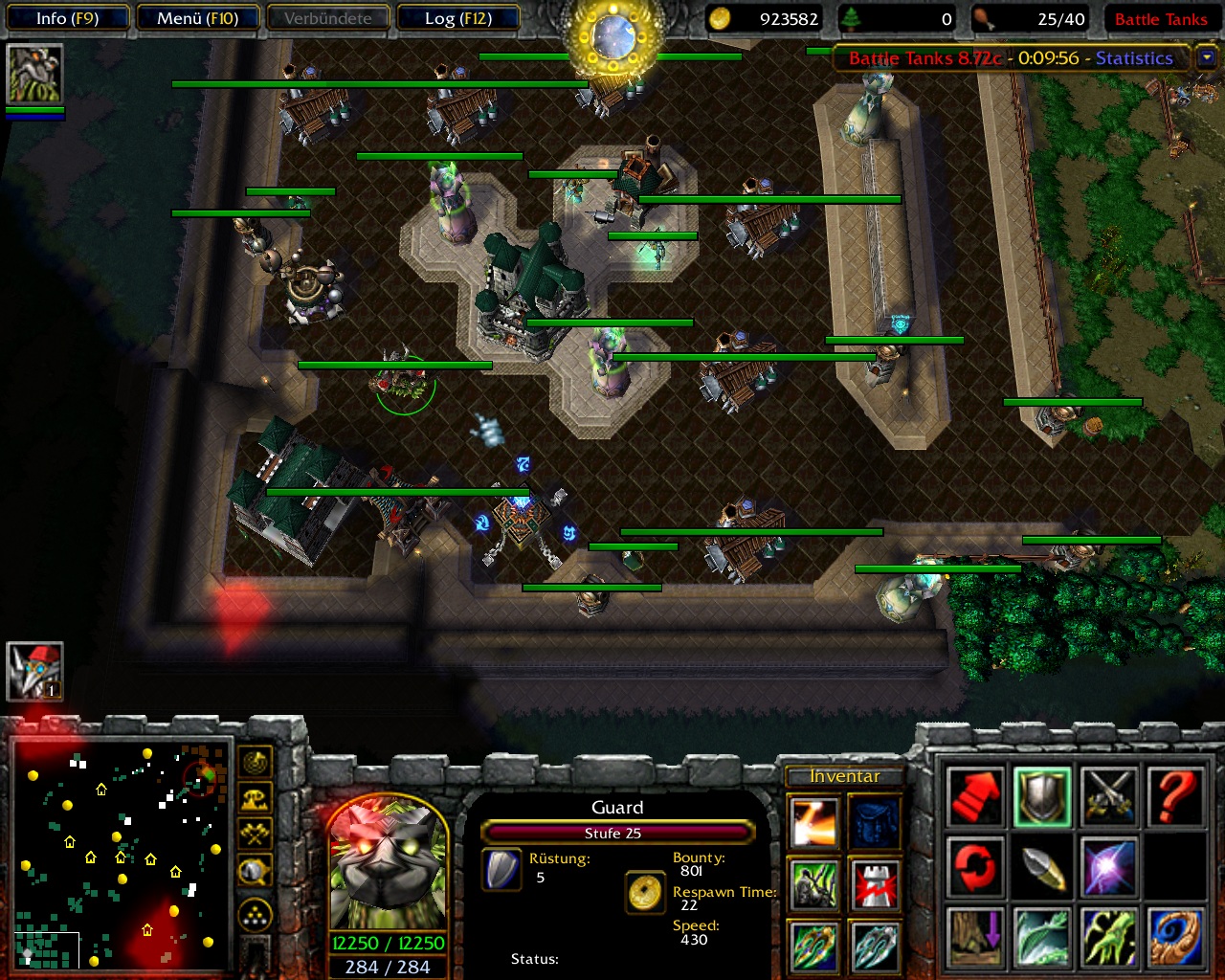This screenshot has width=1225, height=980.
Task: Toggle the minimap terrain button
Action: pyautogui.click(x=255, y=799)
